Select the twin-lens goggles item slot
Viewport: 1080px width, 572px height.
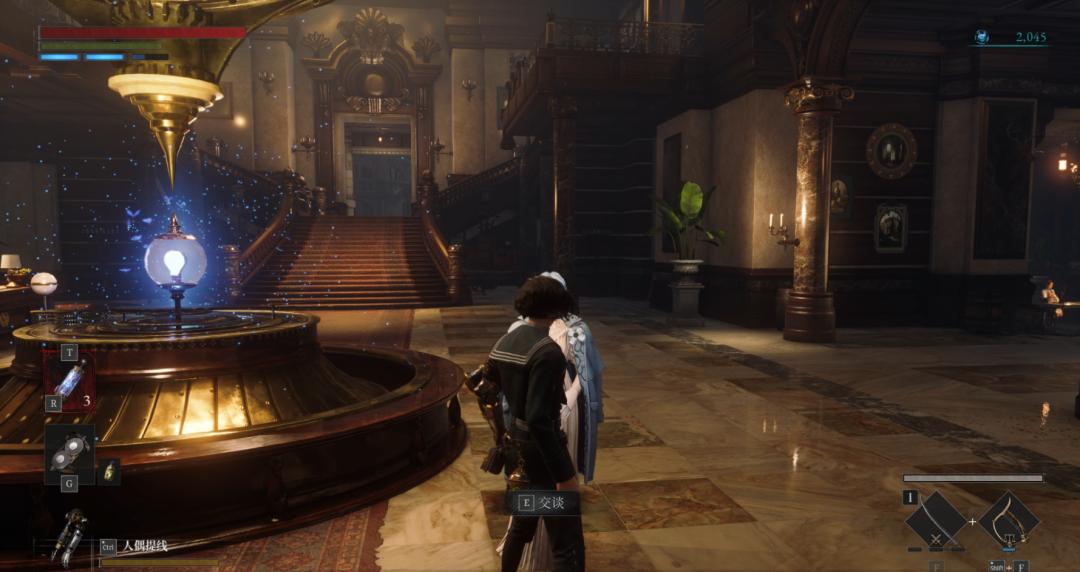tap(69, 453)
